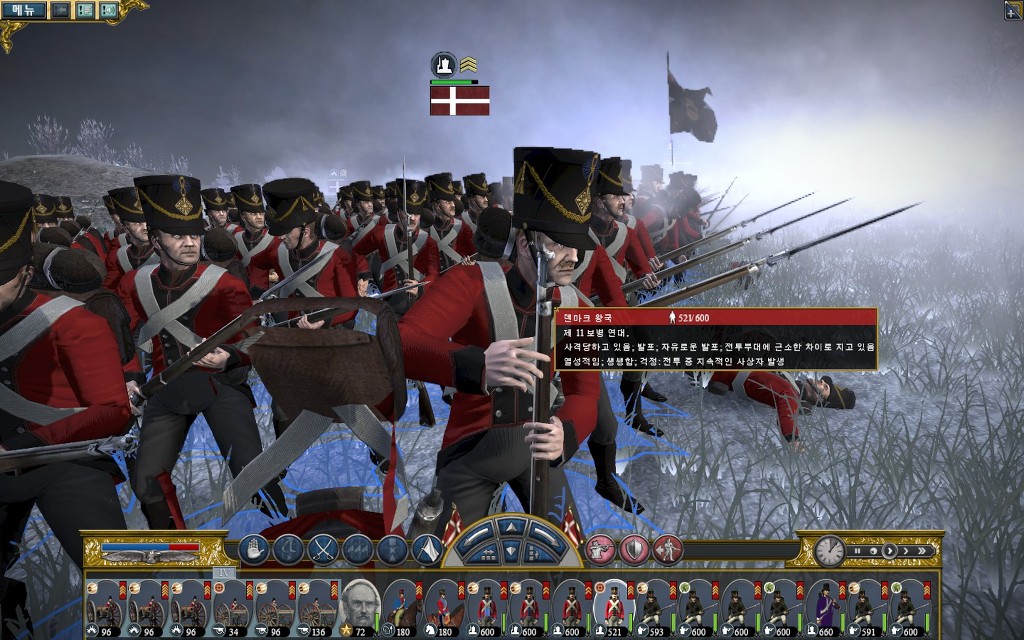Click the halt order hand icon
This screenshot has height=640, width=1024.
[254, 549]
